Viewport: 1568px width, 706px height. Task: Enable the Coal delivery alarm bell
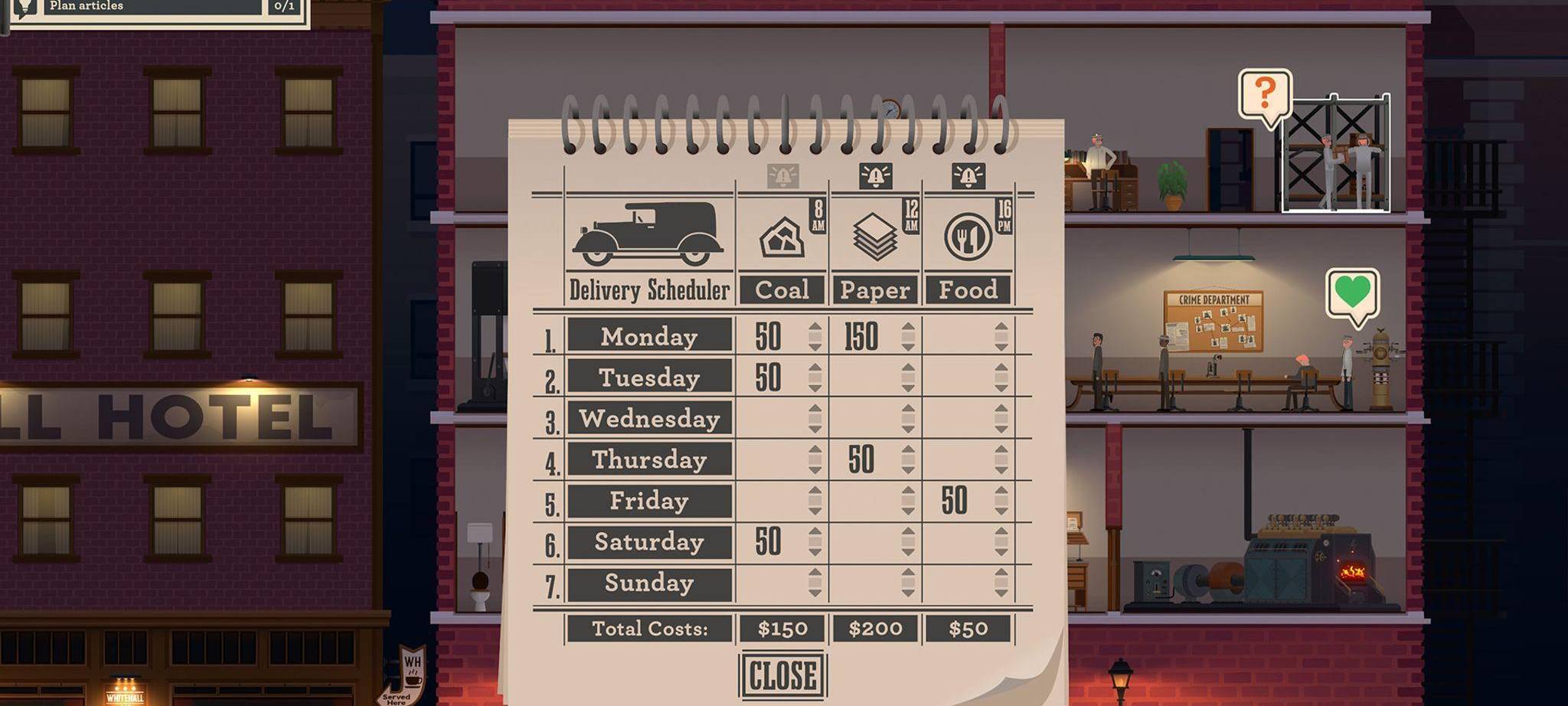(782, 176)
